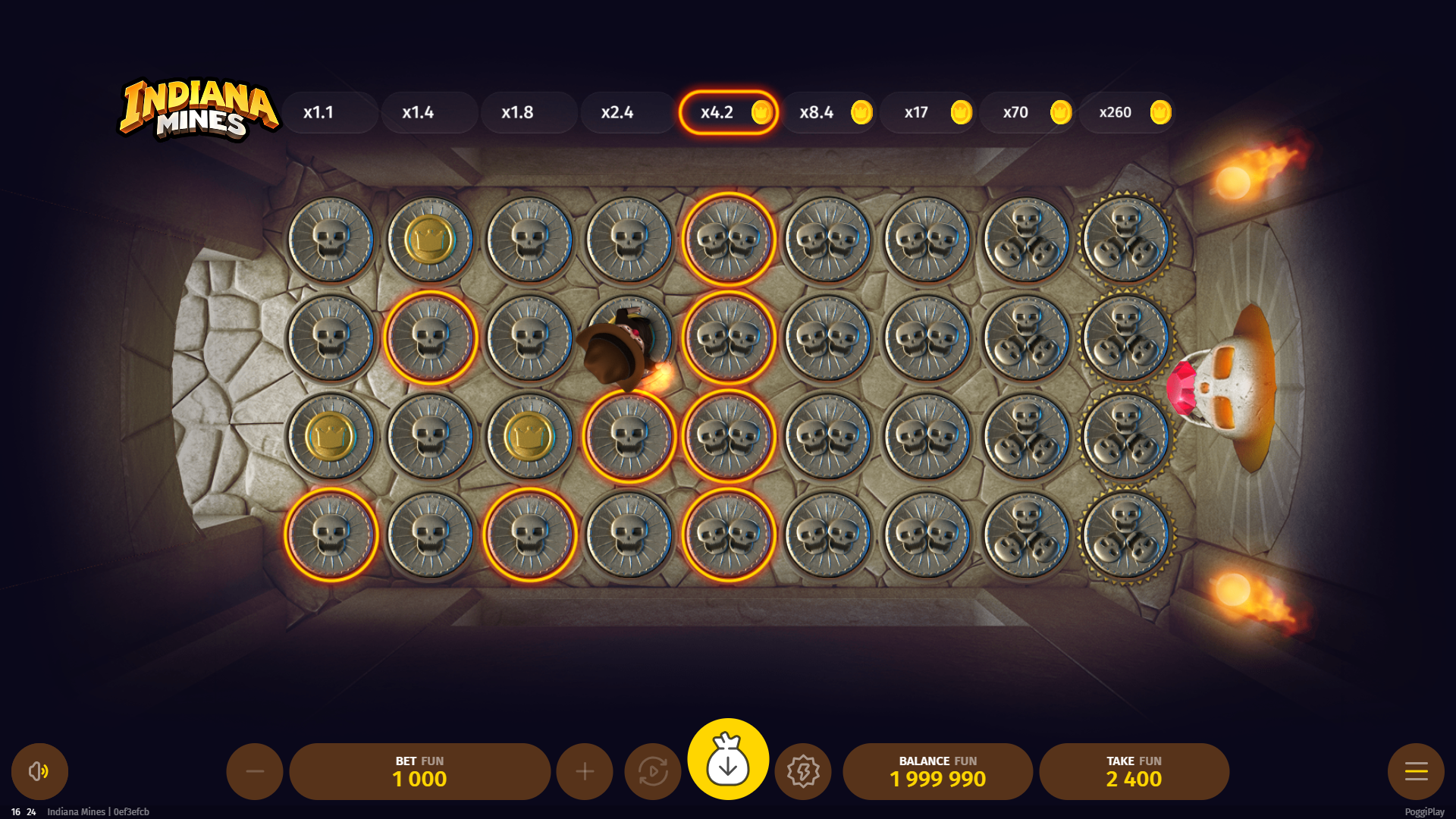1456x819 pixels.
Task: Open the balance FUN panel
Action: click(x=937, y=771)
